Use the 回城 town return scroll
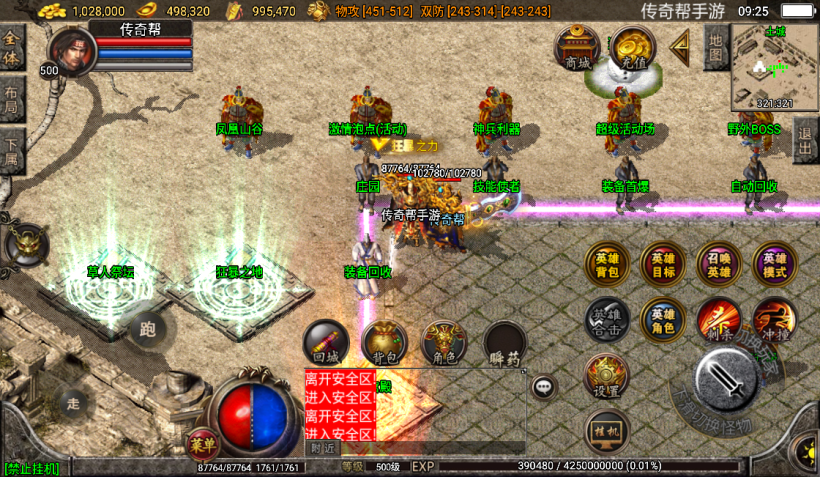 pos(326,342)
